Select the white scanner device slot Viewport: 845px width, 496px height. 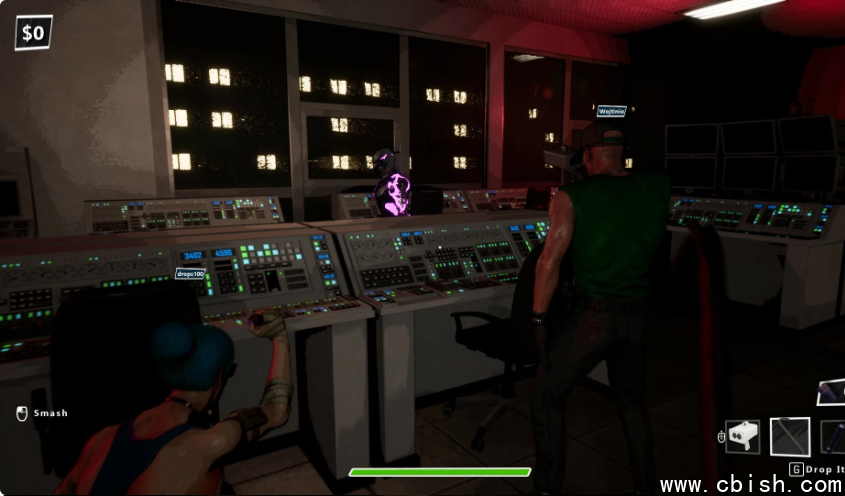[x=742, y=436]
